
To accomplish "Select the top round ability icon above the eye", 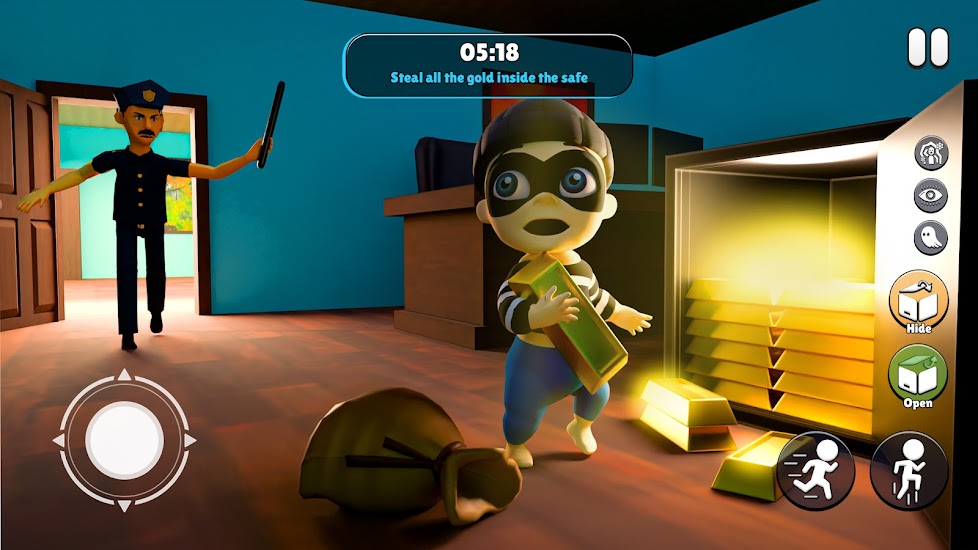I will (x=930, y=155).
